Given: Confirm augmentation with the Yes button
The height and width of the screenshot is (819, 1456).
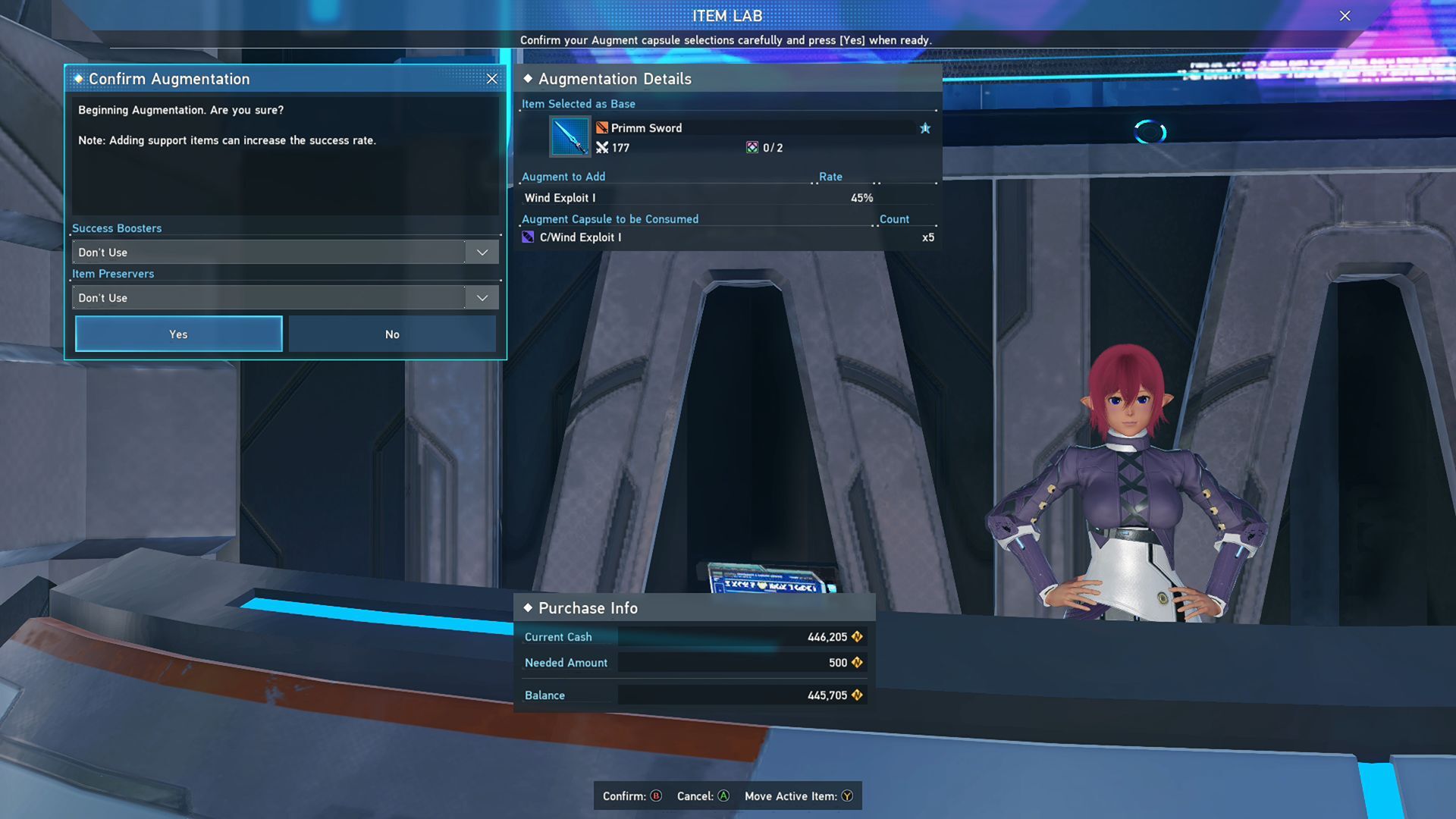Looking at the screenshot, I should [179, 334].
